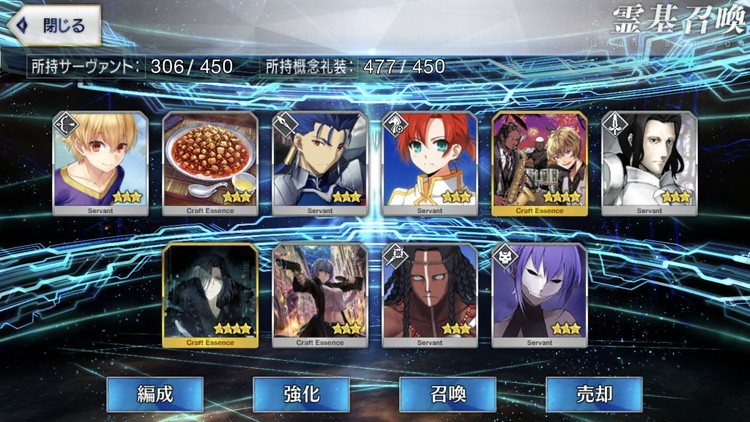Select the dark gold-framed Craft Essence card
The height and width of the screenshot is (422, 750).
[x=209, y=295]
